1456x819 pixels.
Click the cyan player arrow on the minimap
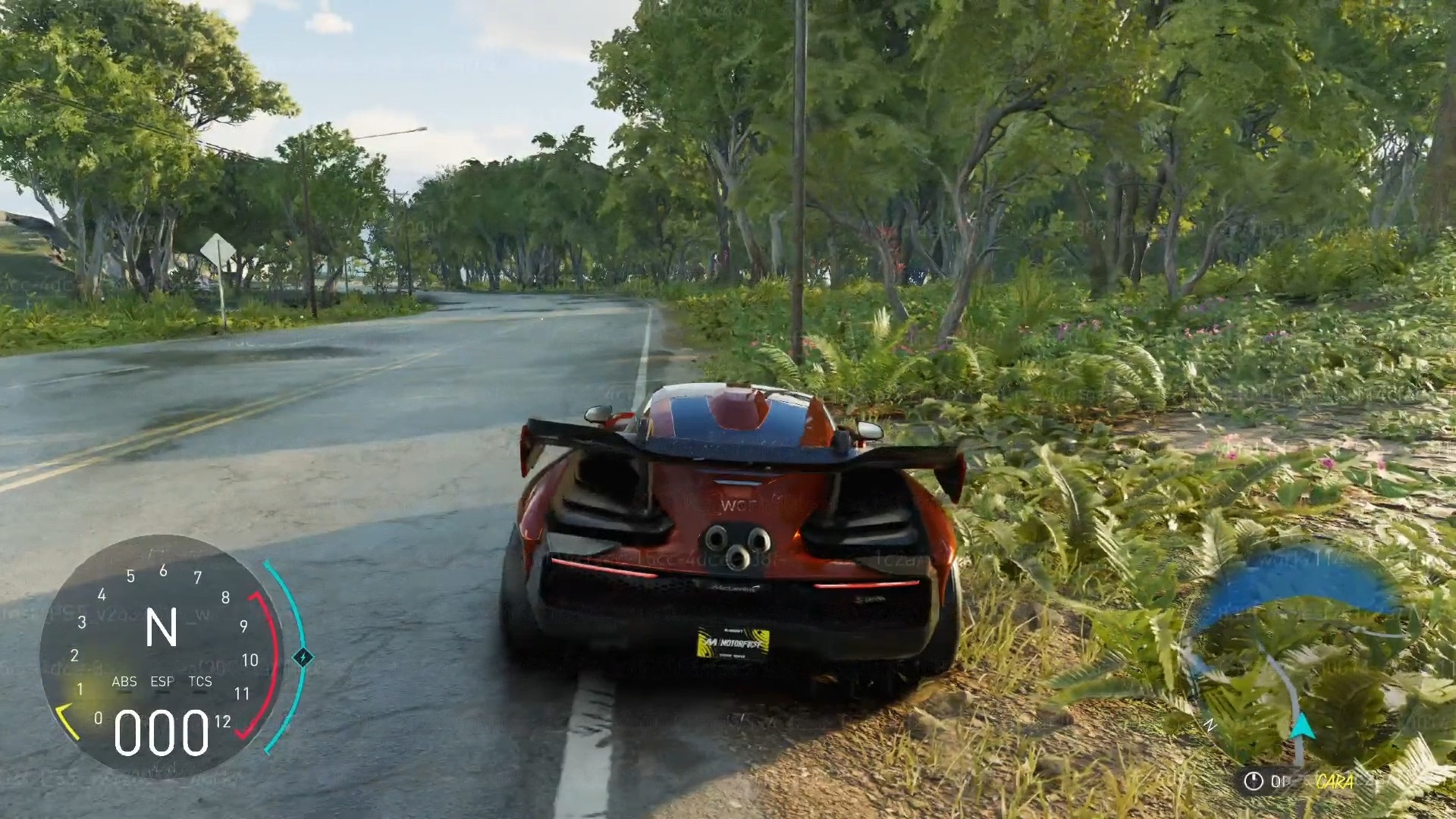coord(1302,726)
